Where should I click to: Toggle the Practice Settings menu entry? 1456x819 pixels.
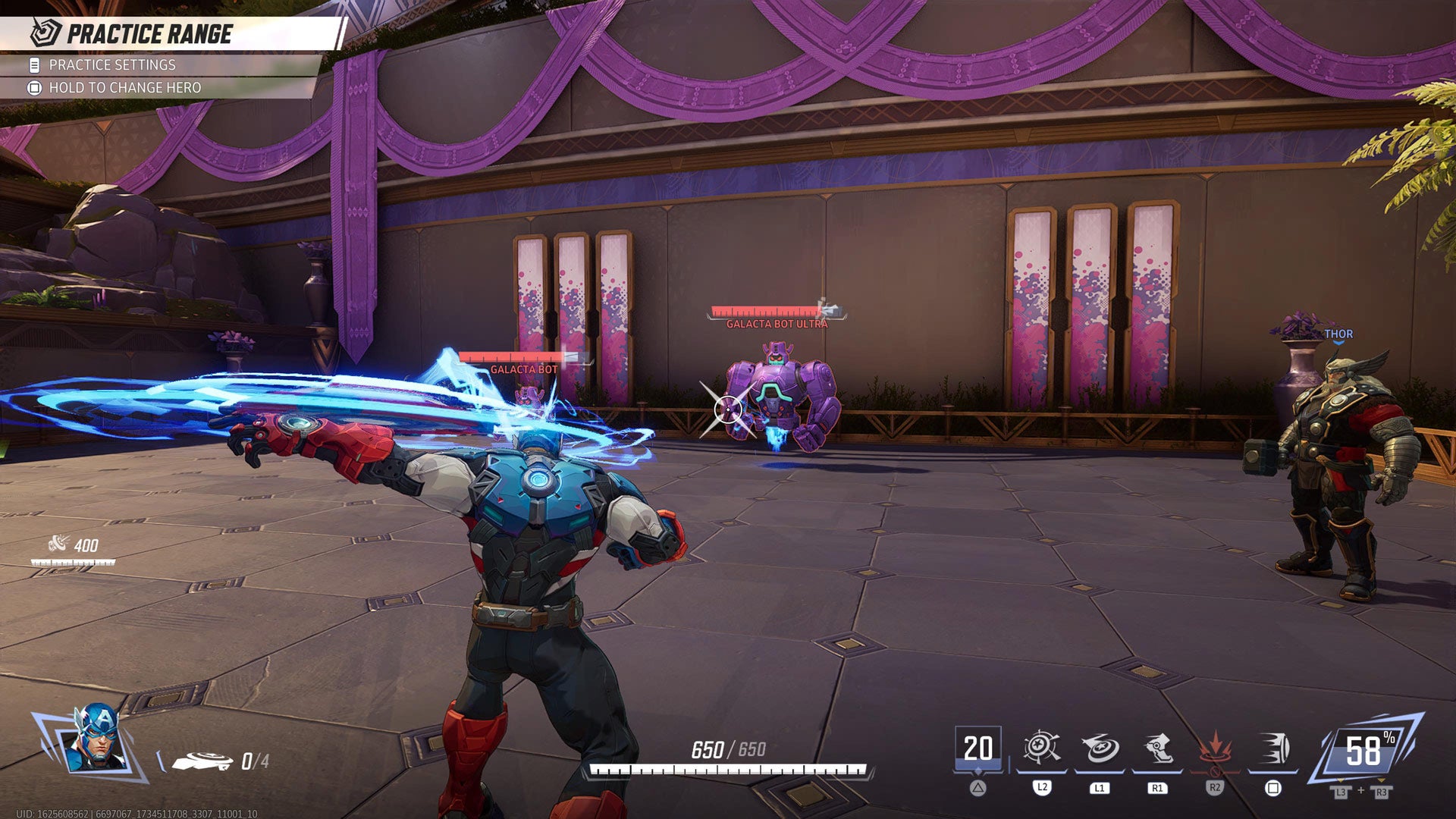[x=111, y=66]
